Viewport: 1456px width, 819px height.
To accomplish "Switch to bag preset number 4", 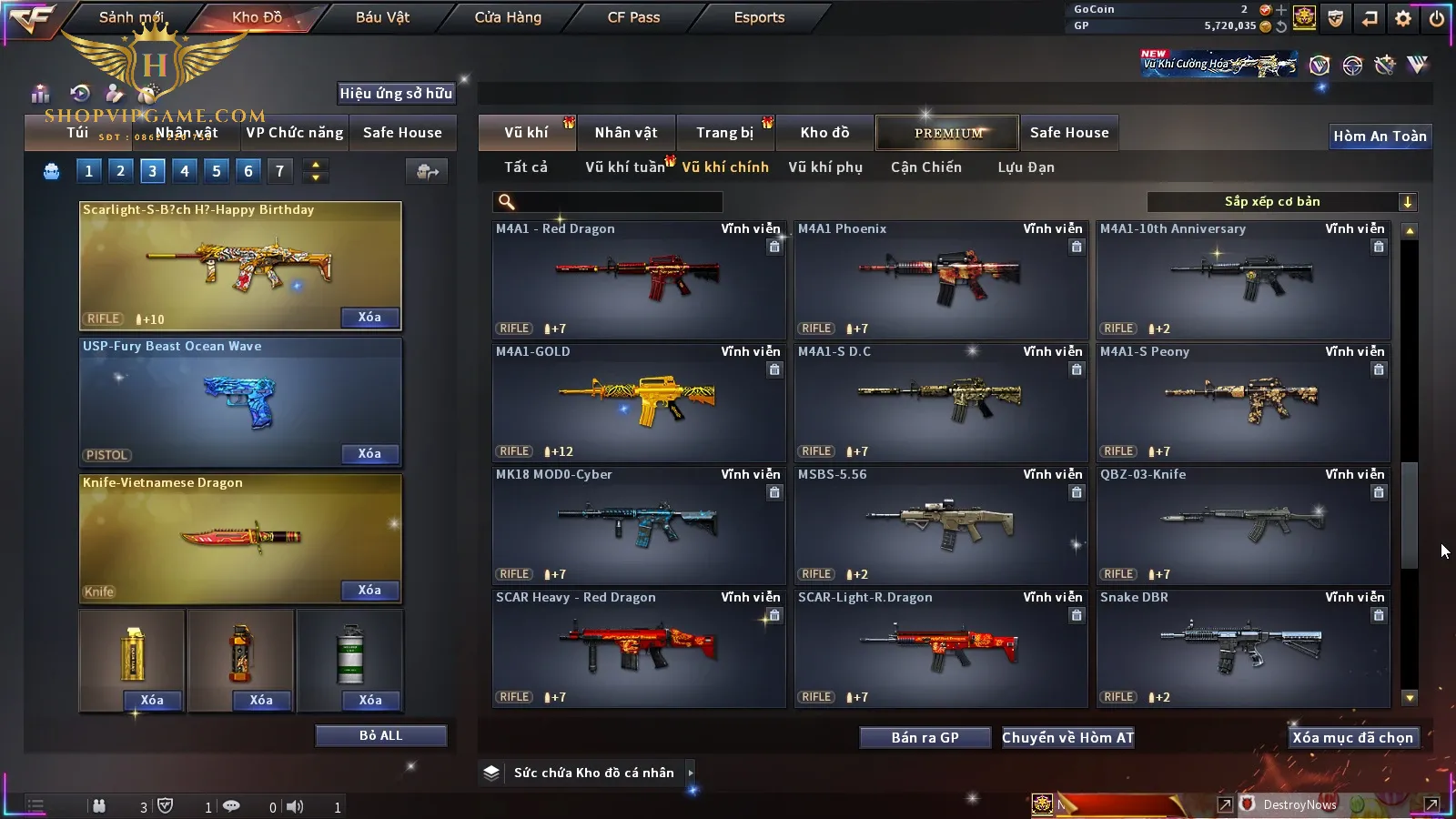I will coord(185,170).
